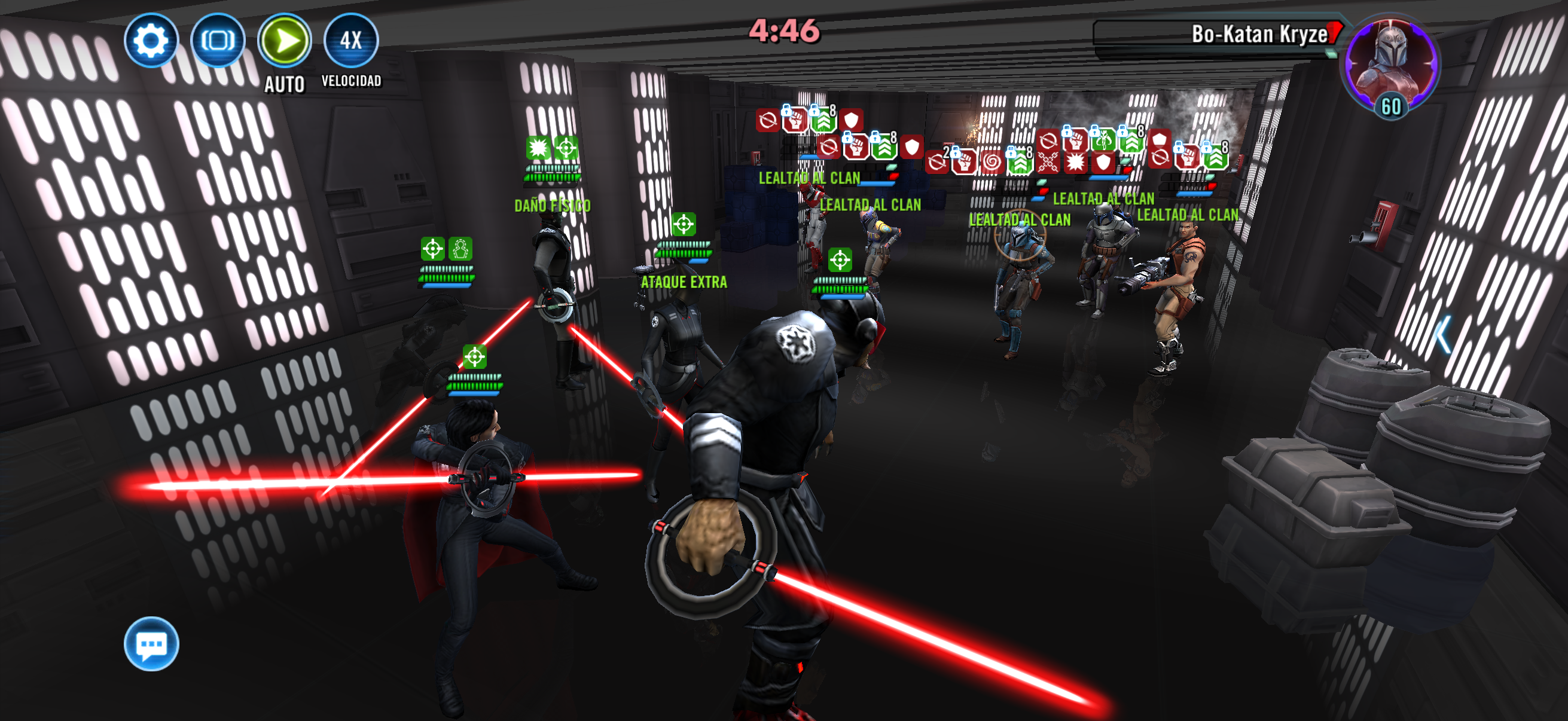
Task: Enable AUTO battle mode
Action: (x=284, y=41)
